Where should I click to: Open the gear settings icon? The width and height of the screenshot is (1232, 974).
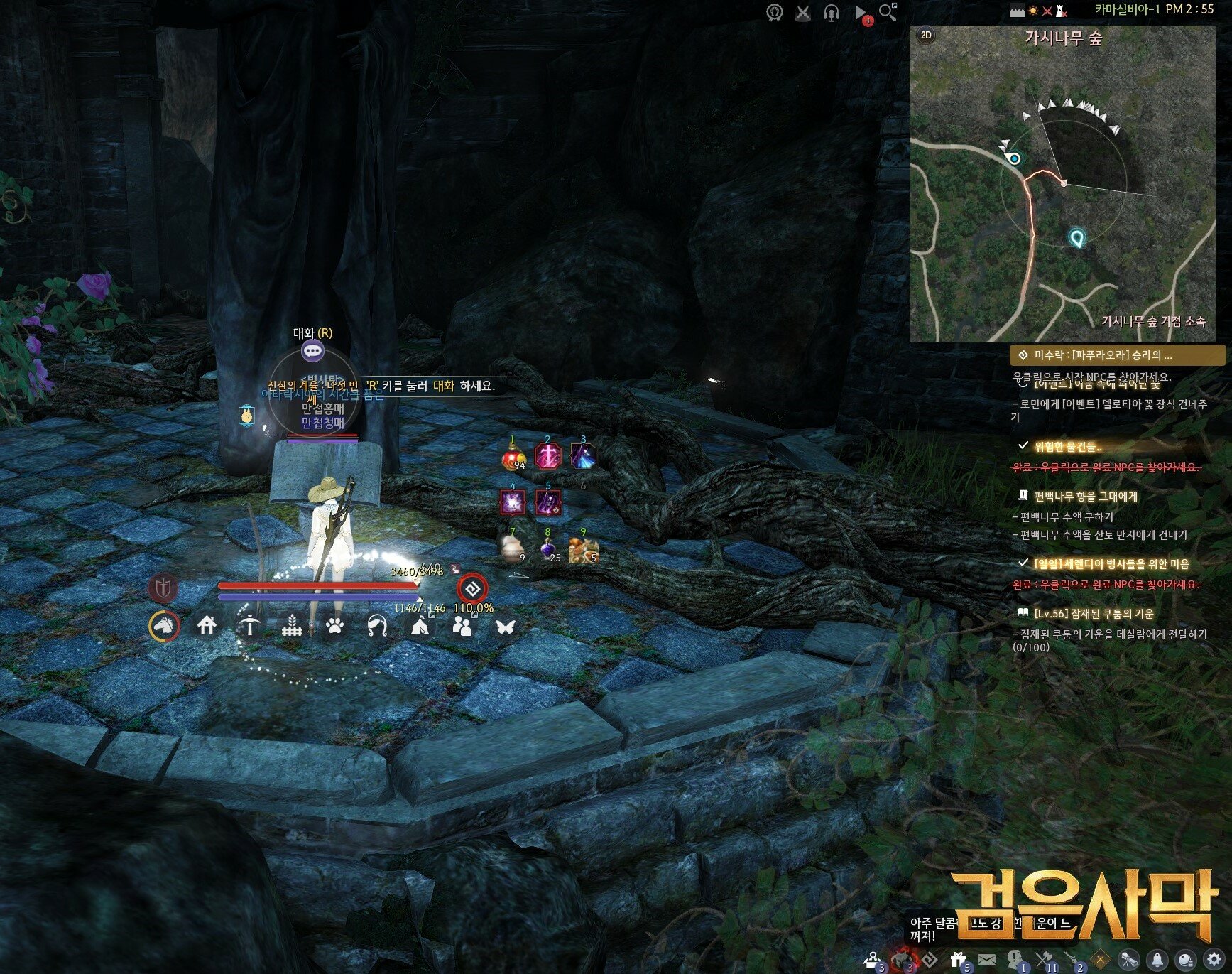[x=1214, y=960]
